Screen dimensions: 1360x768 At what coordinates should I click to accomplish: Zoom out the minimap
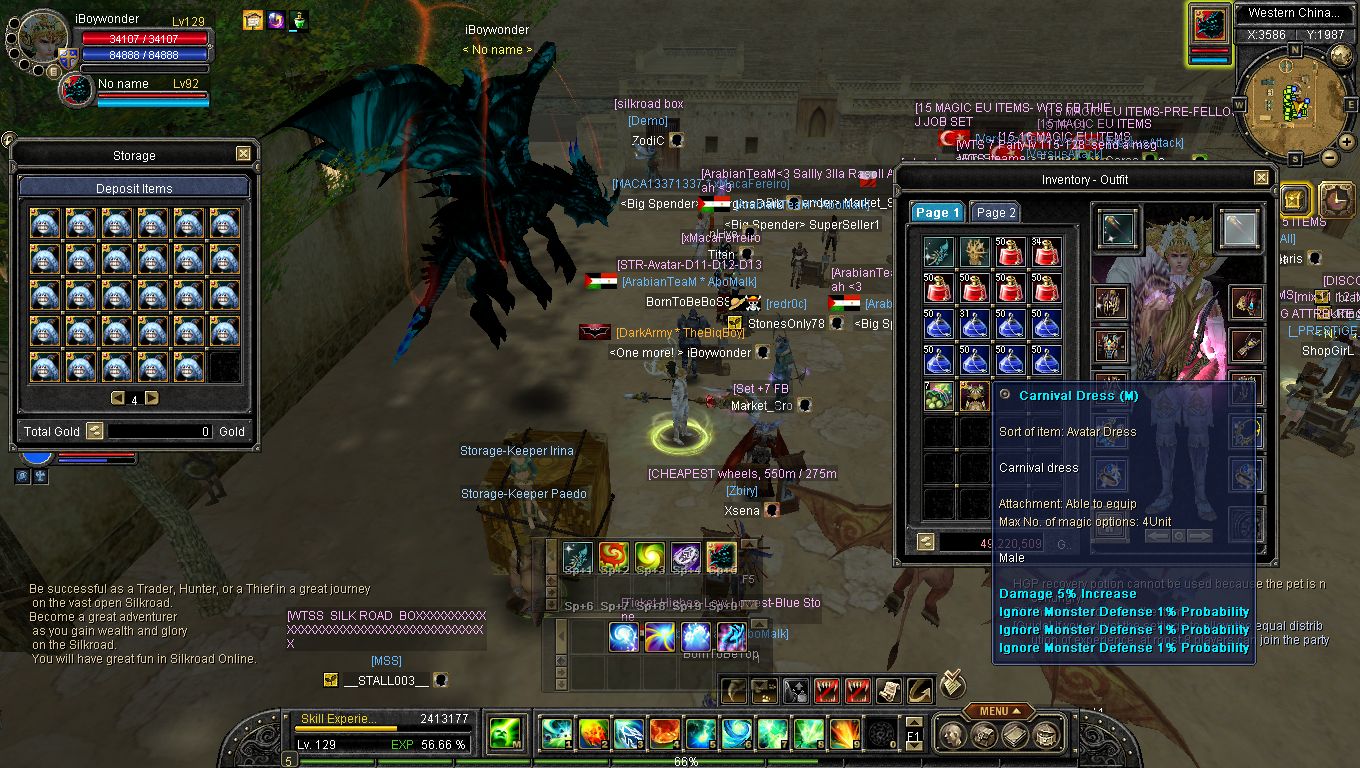pyautogui.click(x=1331, y=157)
